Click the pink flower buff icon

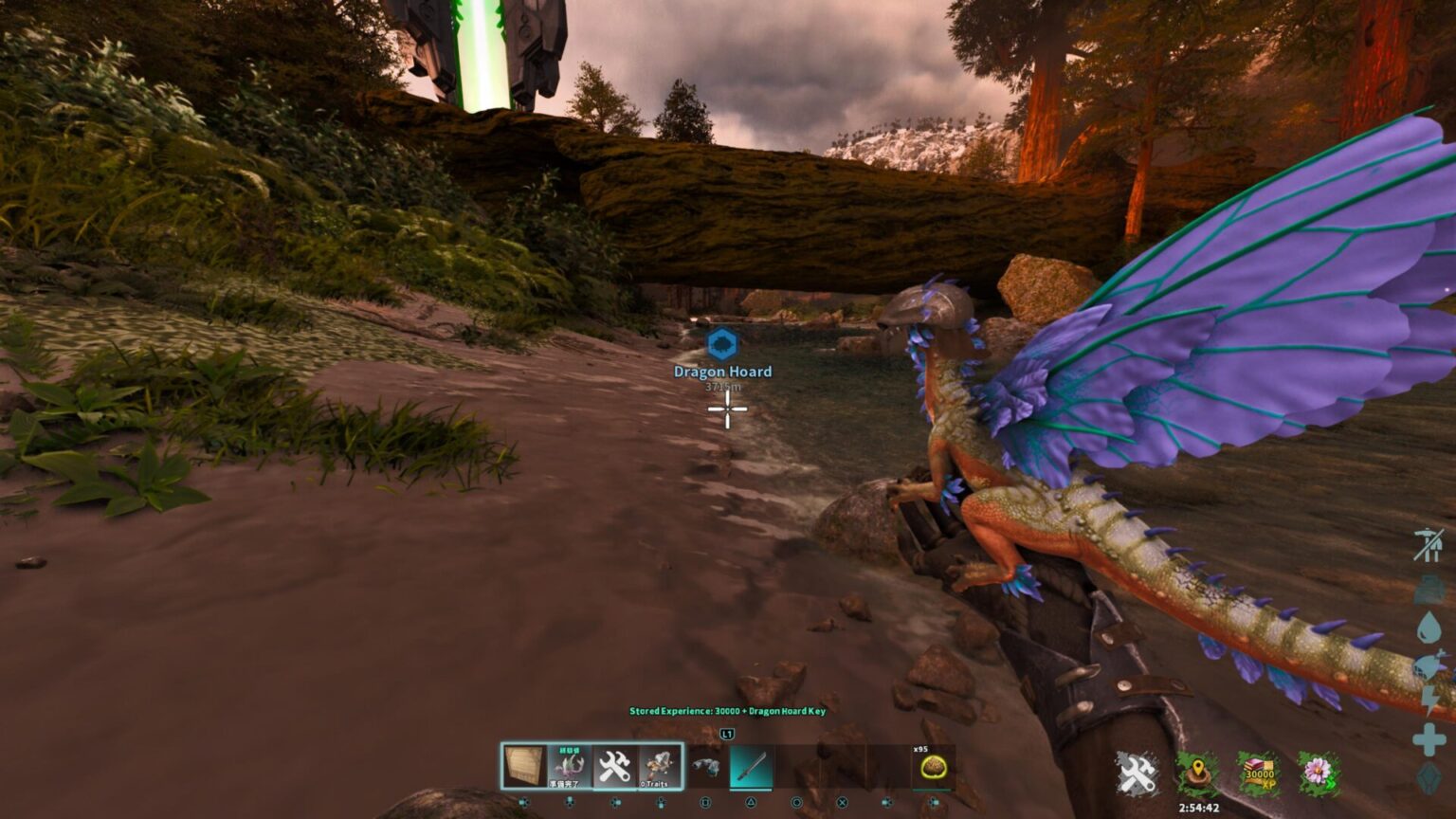(x=1318, y=773)
